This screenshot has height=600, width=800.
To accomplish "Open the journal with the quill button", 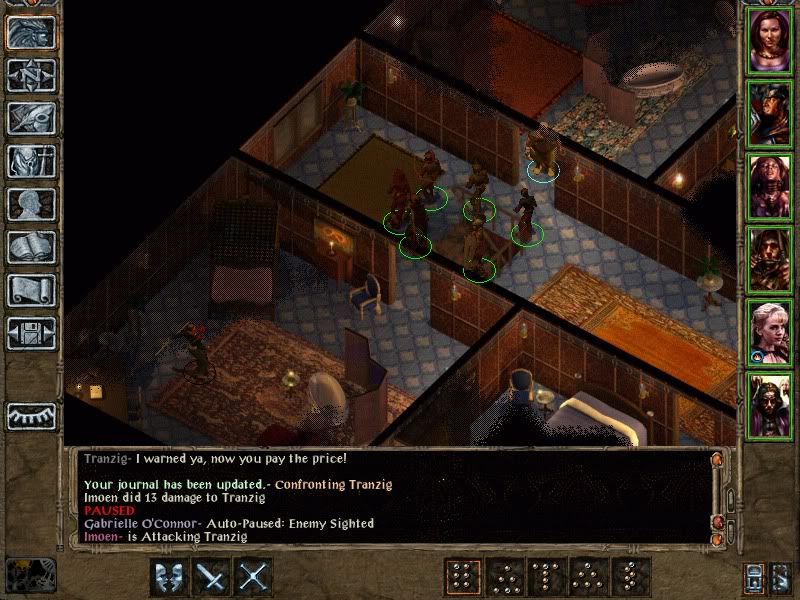I will 31,118.
